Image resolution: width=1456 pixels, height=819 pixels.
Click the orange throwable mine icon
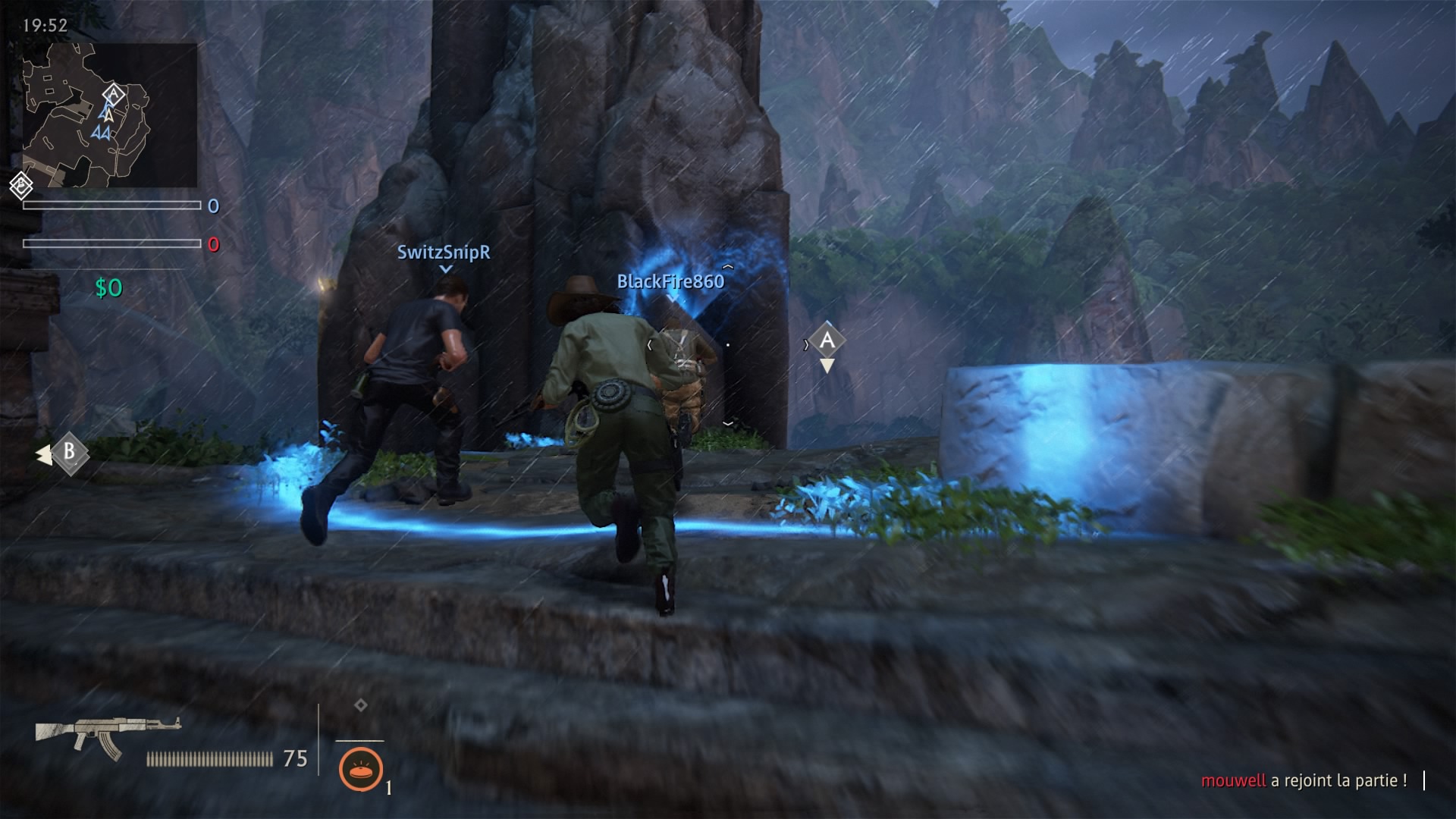364,768
